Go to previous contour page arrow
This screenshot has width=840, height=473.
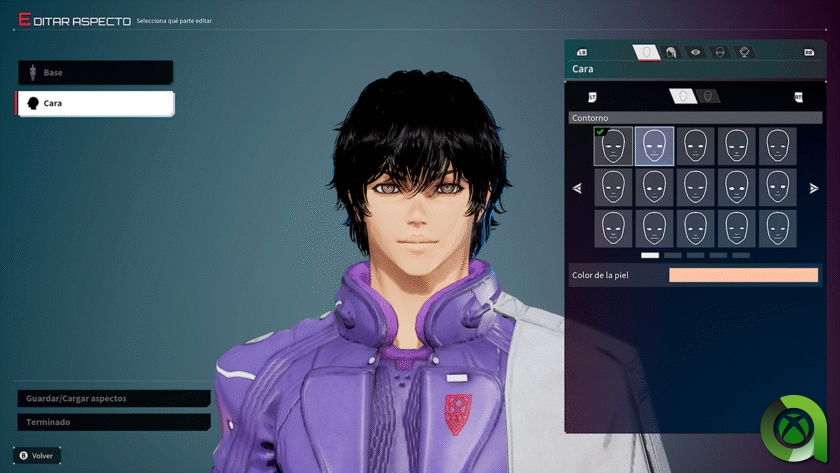click(577, 188)
